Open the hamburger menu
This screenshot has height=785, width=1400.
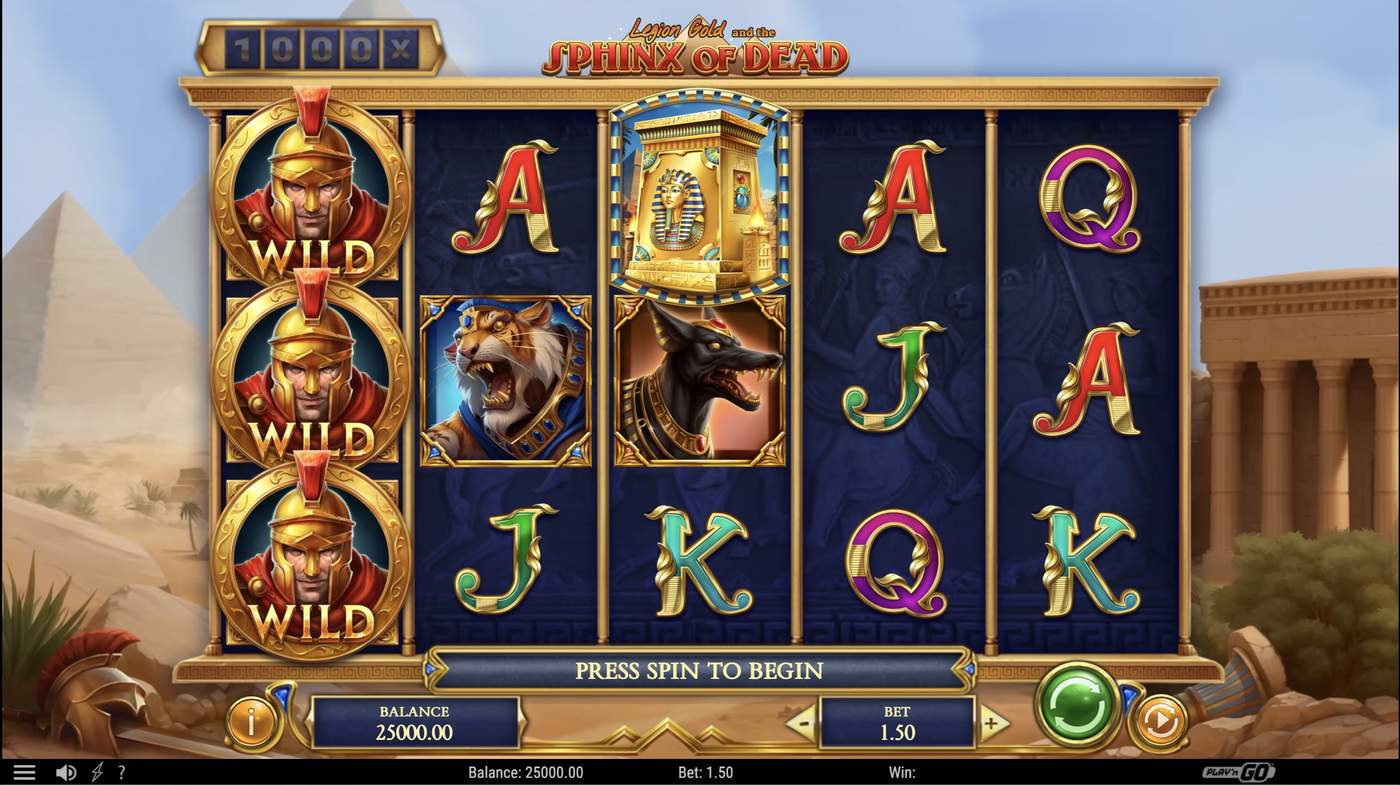coord(24,772)
